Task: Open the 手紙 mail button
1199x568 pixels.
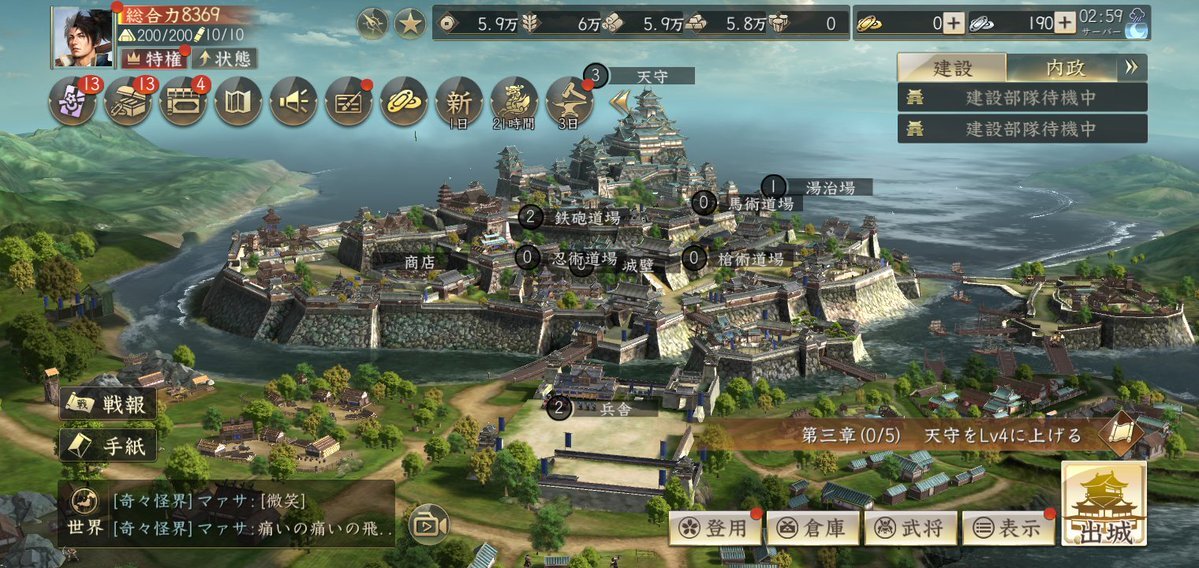Action: click(108, 445)
